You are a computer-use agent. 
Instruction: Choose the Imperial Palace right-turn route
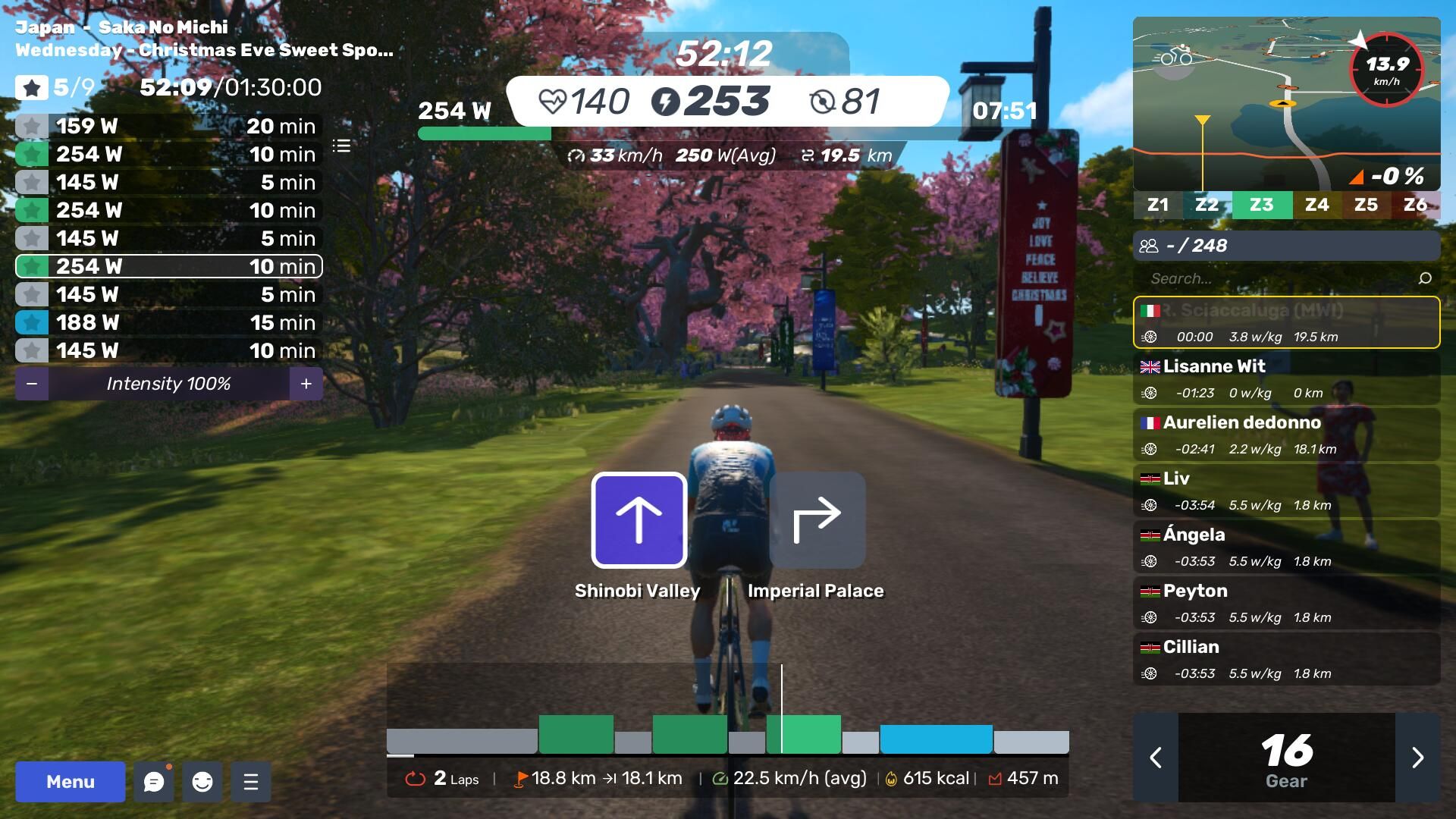[x=817, y=520]
